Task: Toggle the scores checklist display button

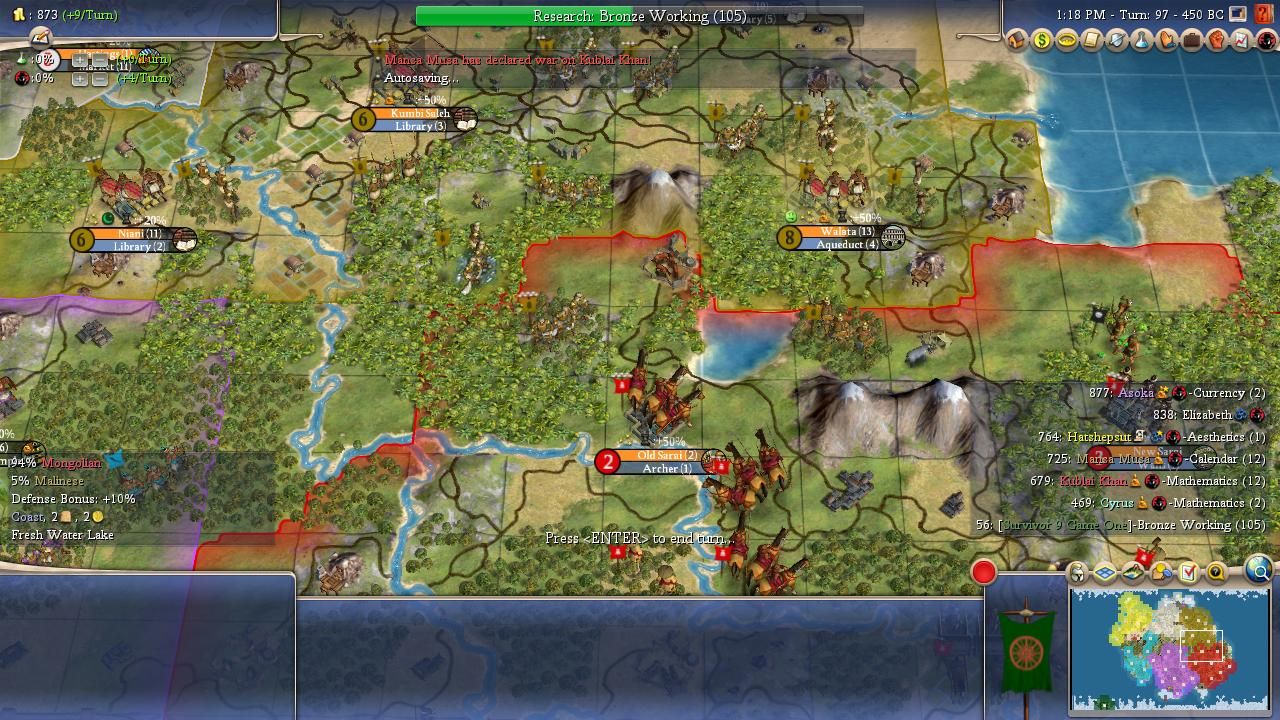Action: click(x=1188, y=573)
